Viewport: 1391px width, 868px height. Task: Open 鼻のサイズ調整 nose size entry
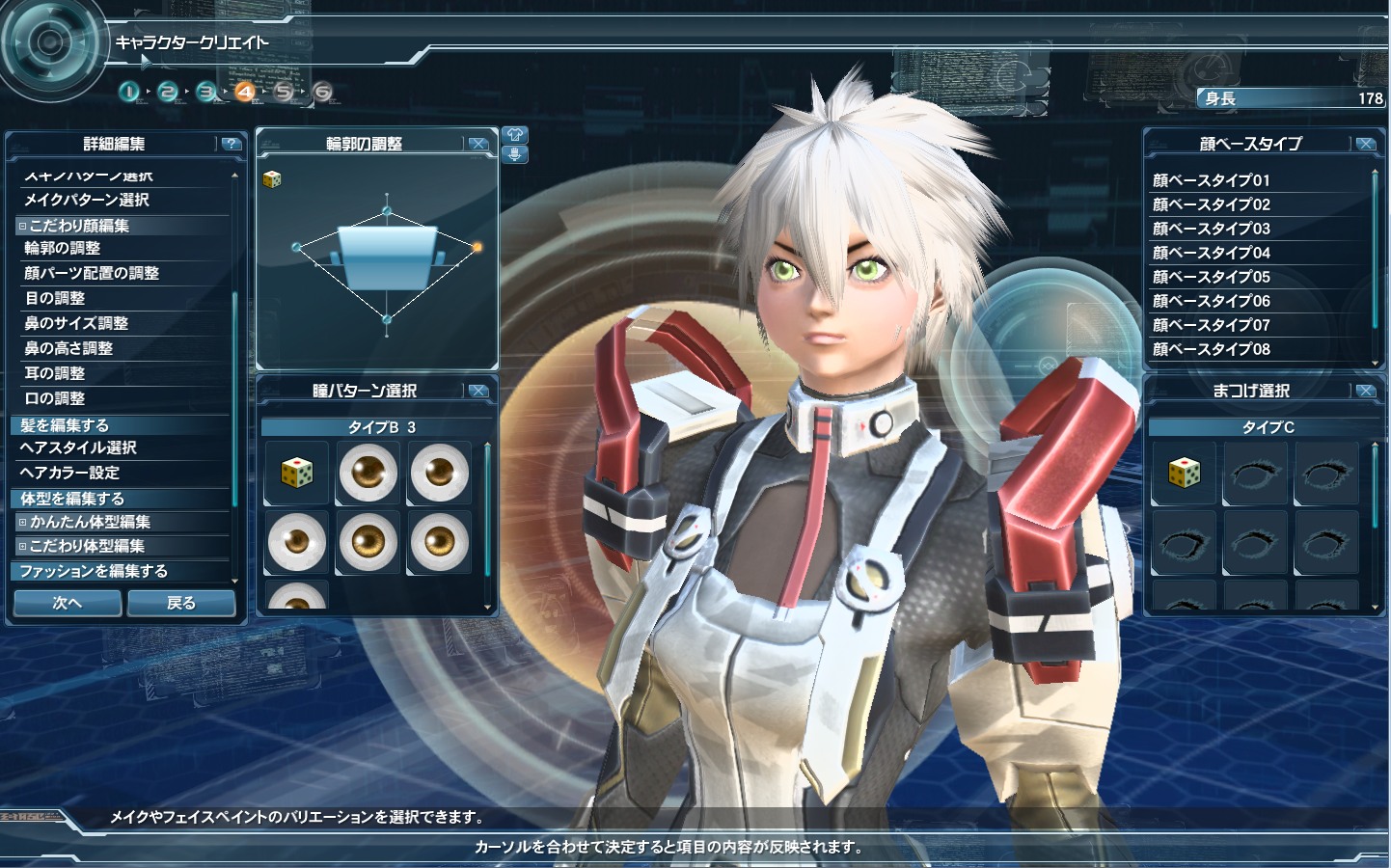point(76,323)
